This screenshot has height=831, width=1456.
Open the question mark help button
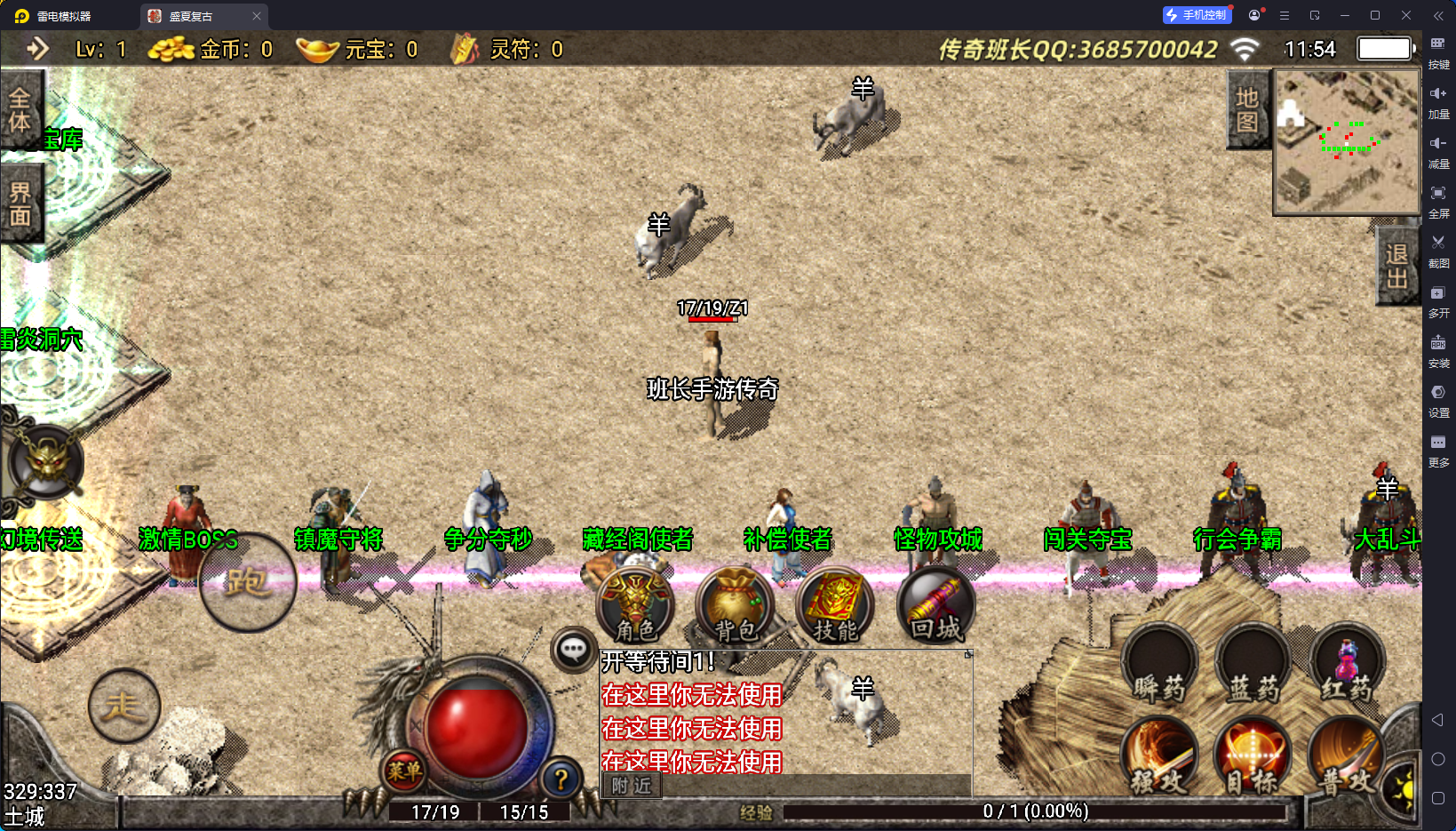coord(561,779)
